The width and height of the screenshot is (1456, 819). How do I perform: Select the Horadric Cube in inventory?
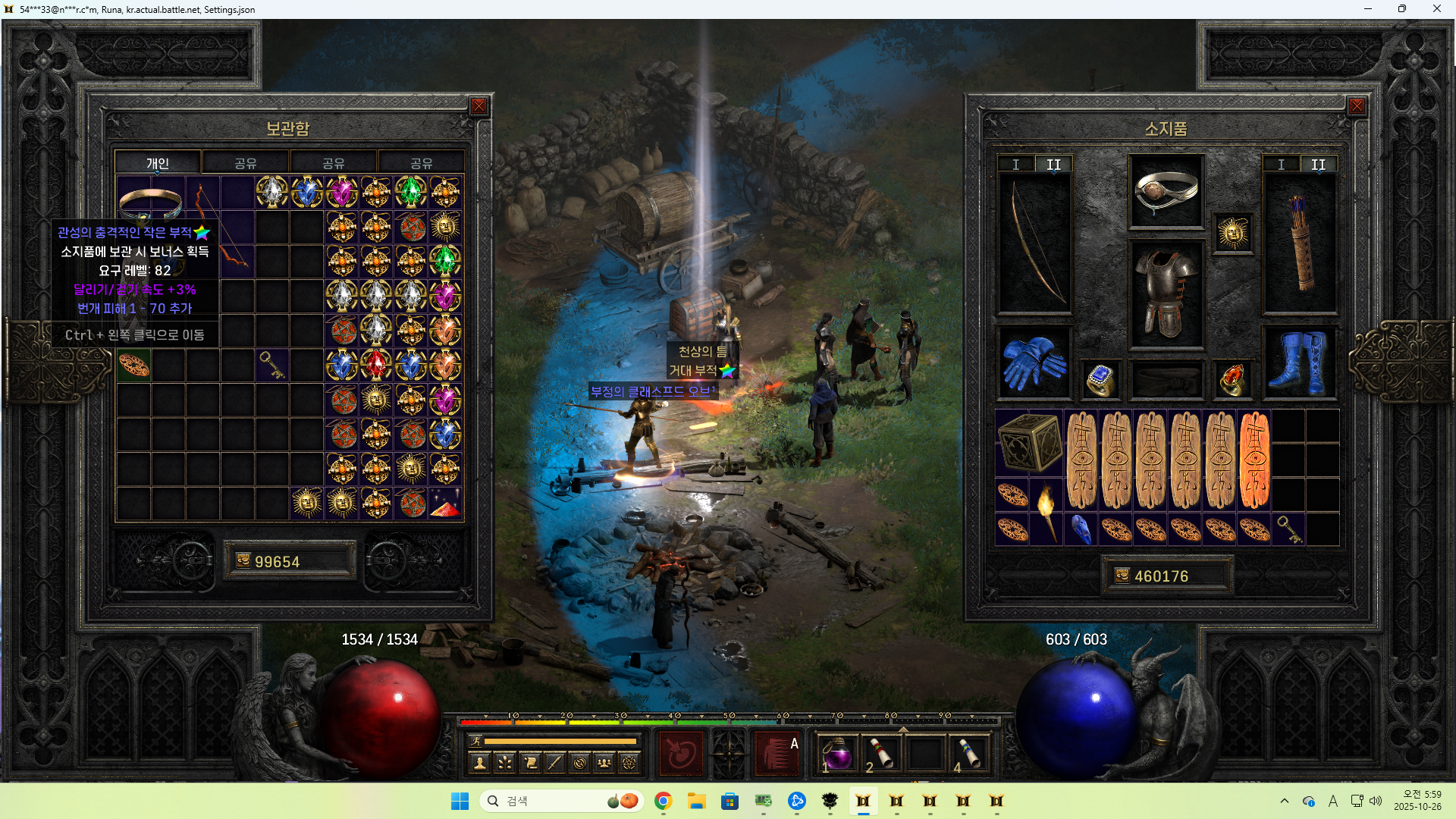tap(1029, 443)
